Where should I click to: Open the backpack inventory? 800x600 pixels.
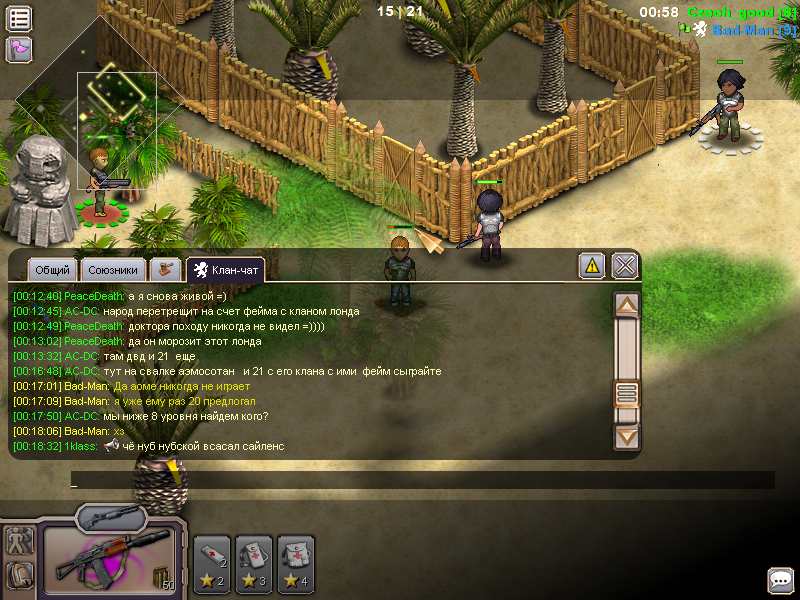pyautogui.click(x=19, y=575)
